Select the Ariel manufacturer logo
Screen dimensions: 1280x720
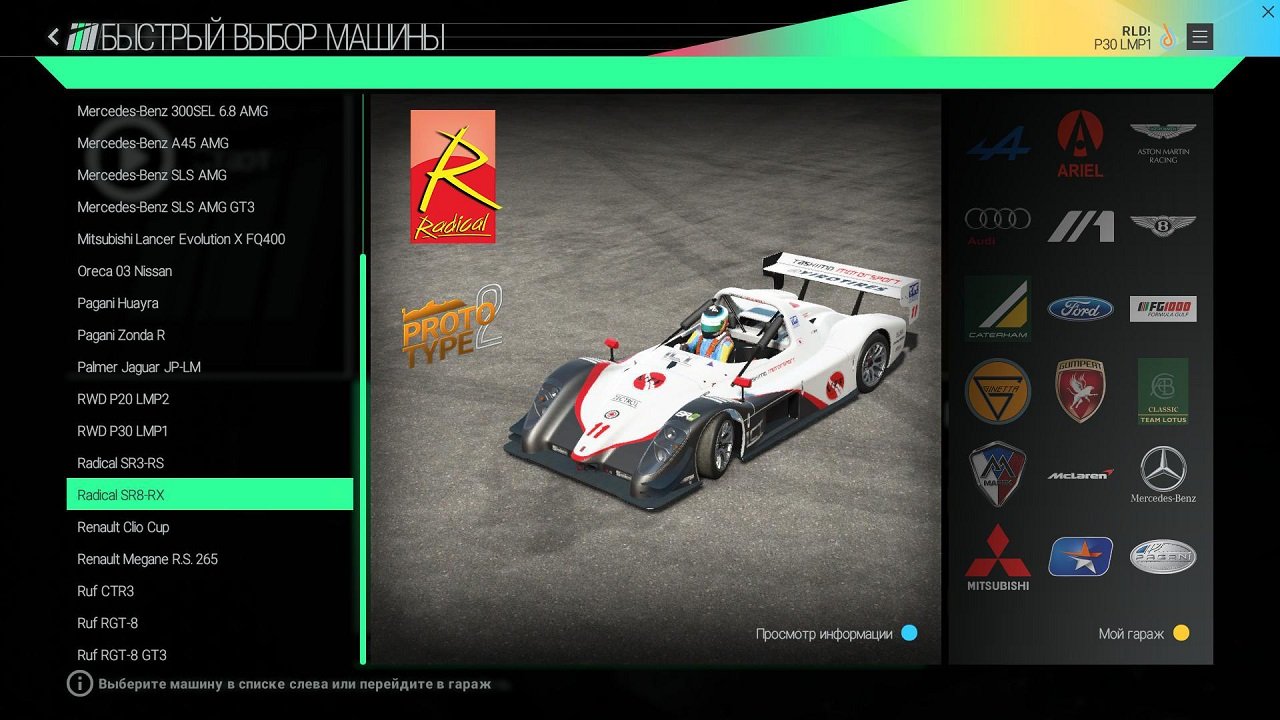(1080, 143)
